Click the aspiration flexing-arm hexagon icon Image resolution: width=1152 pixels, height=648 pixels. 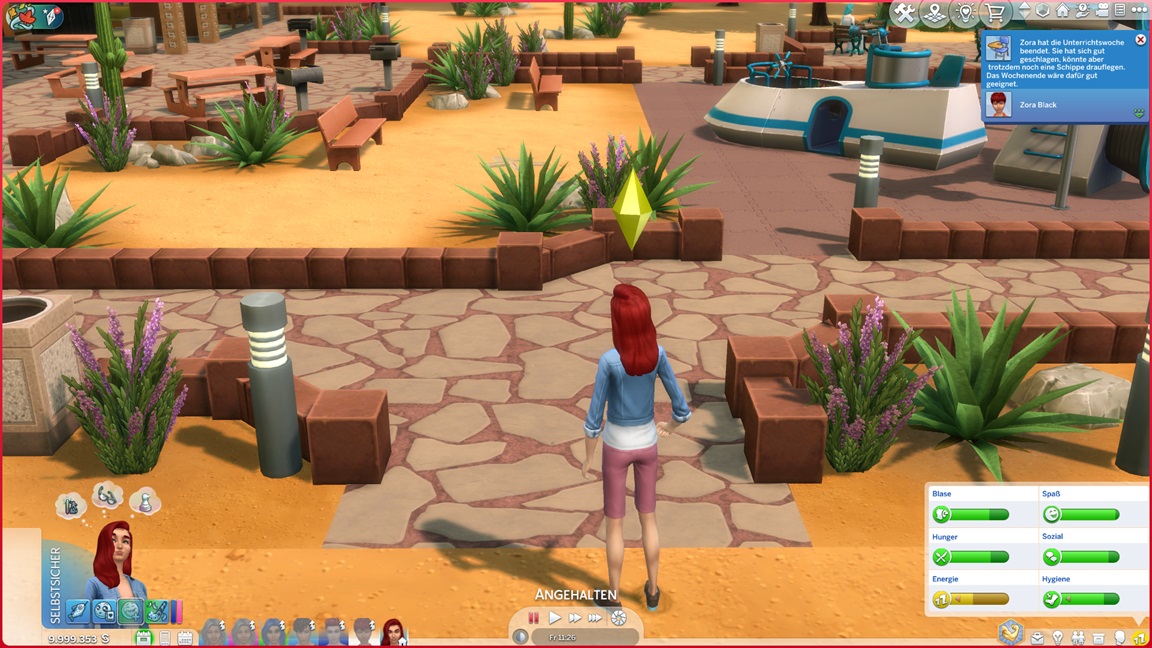(x=1010, y=632)
